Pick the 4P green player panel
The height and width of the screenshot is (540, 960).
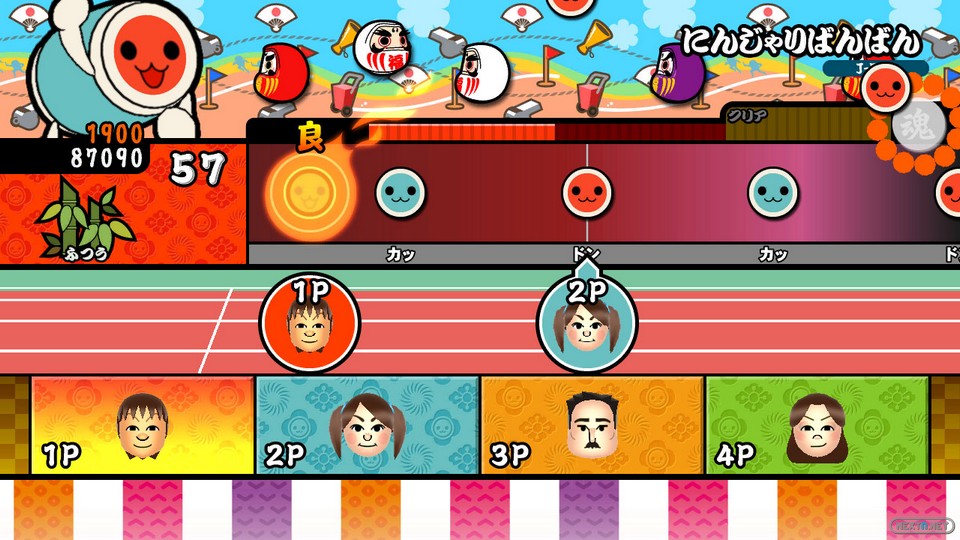click(x=817, y=424)
